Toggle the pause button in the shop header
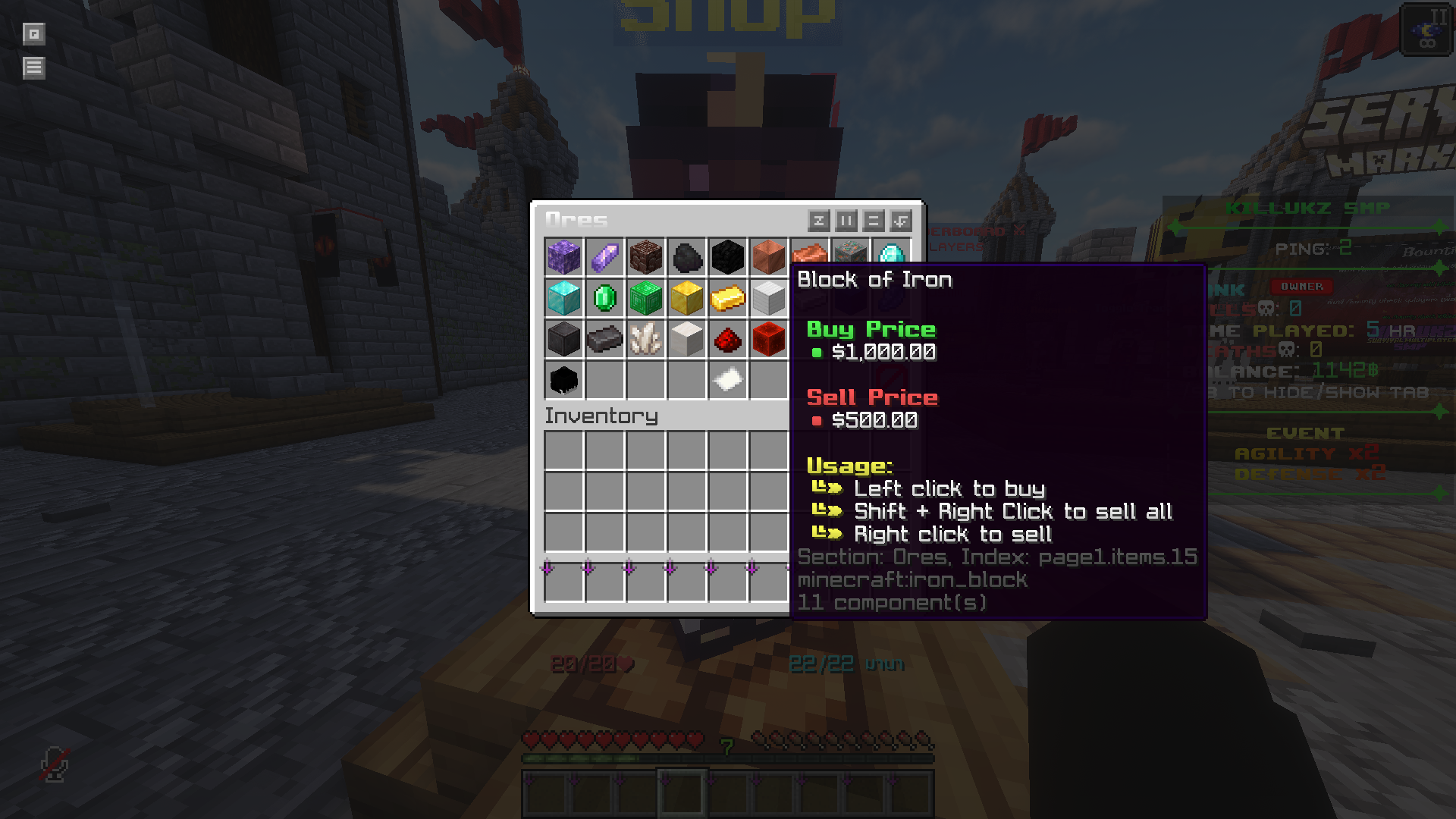This screenshot has height=819, width=1456. pos(846,221)
